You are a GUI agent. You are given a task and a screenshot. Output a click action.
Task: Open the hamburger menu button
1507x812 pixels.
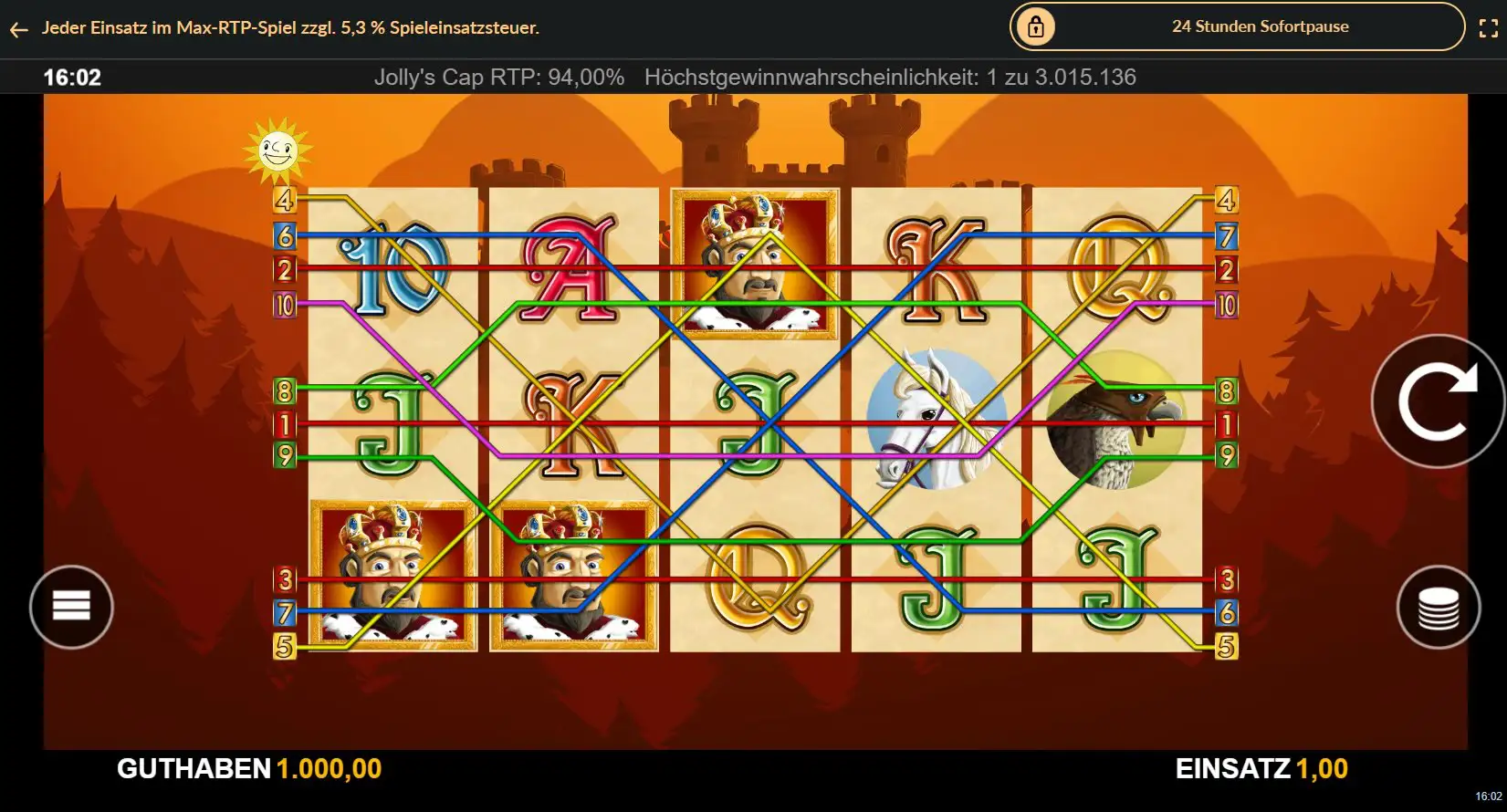pyautogui.click(x=71, y=607)
